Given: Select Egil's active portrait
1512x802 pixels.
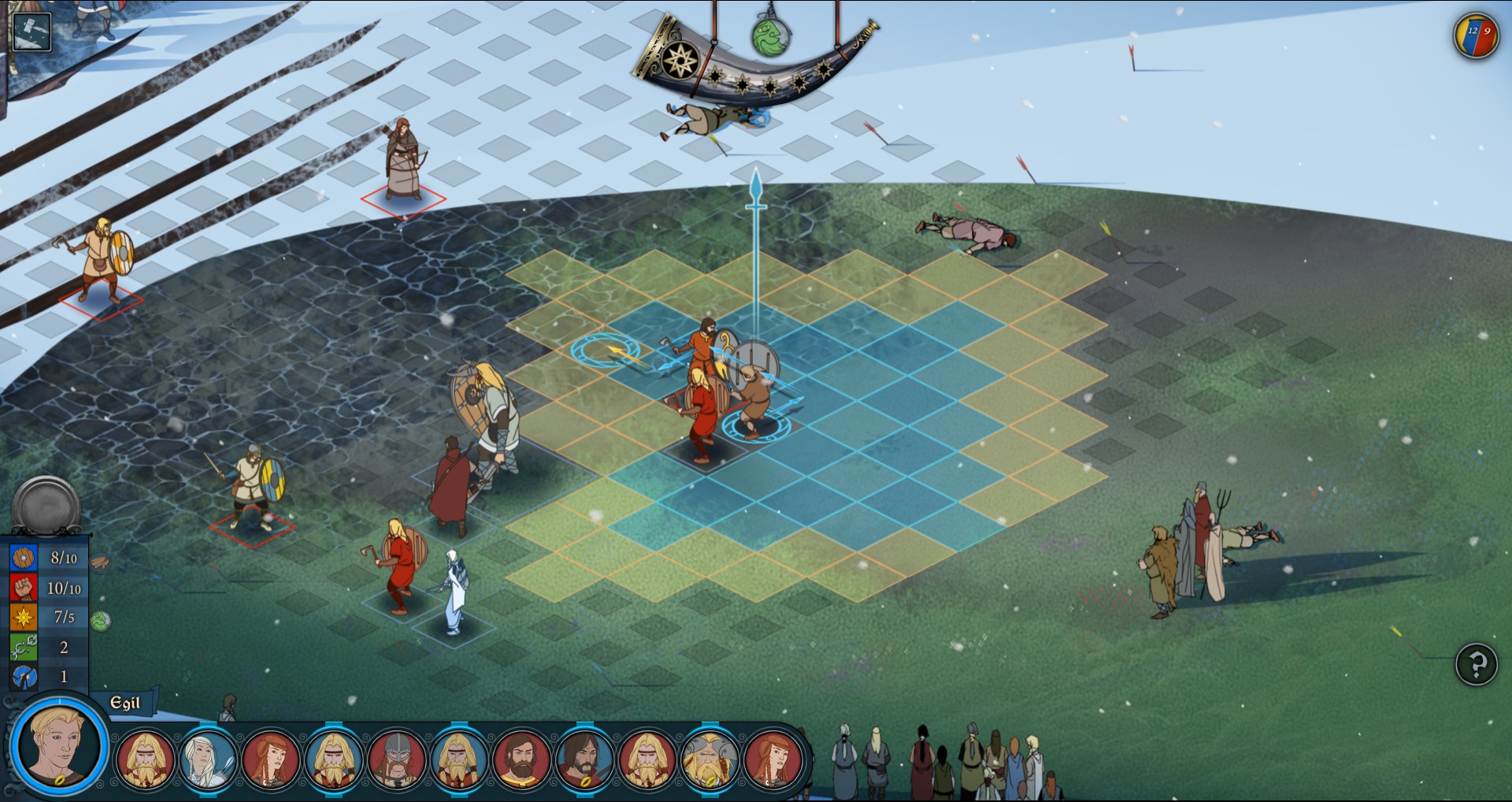Looking at the screenshot, I should point(59,744).
